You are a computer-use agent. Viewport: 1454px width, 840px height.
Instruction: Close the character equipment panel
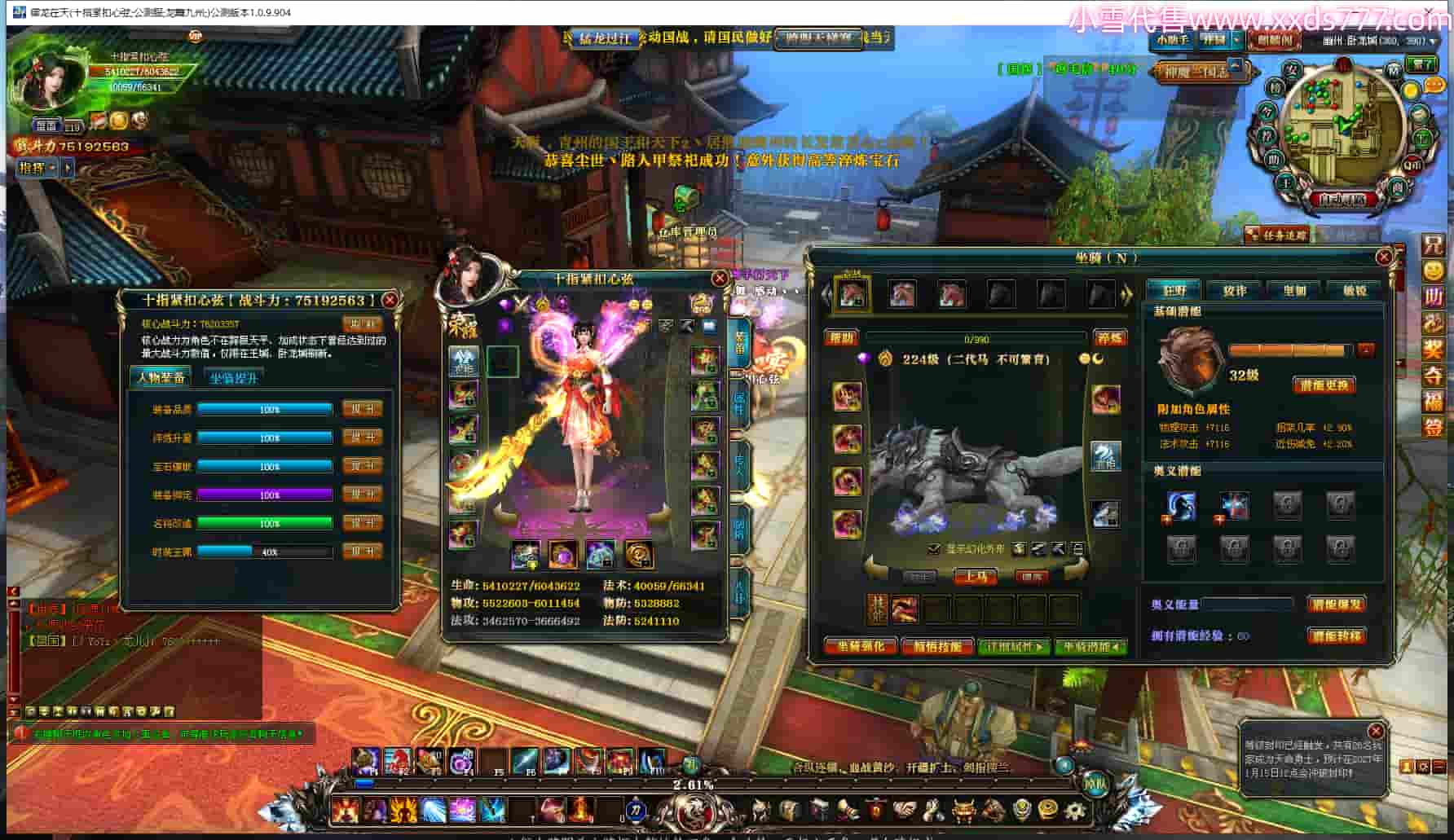coord(719,279)
